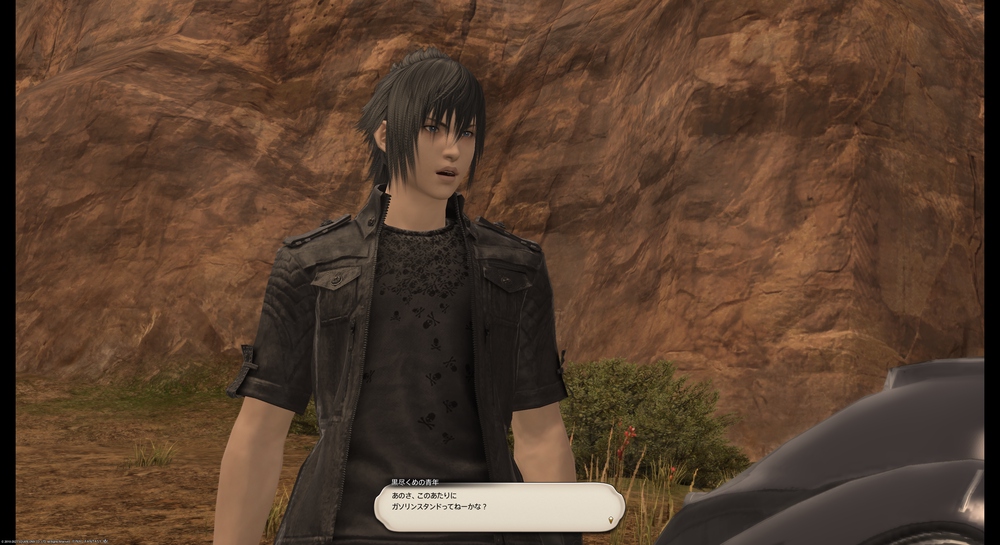Advance the dialogue by clicking the speech box
Screen dimensions: 1000x545
pos(498,506)
